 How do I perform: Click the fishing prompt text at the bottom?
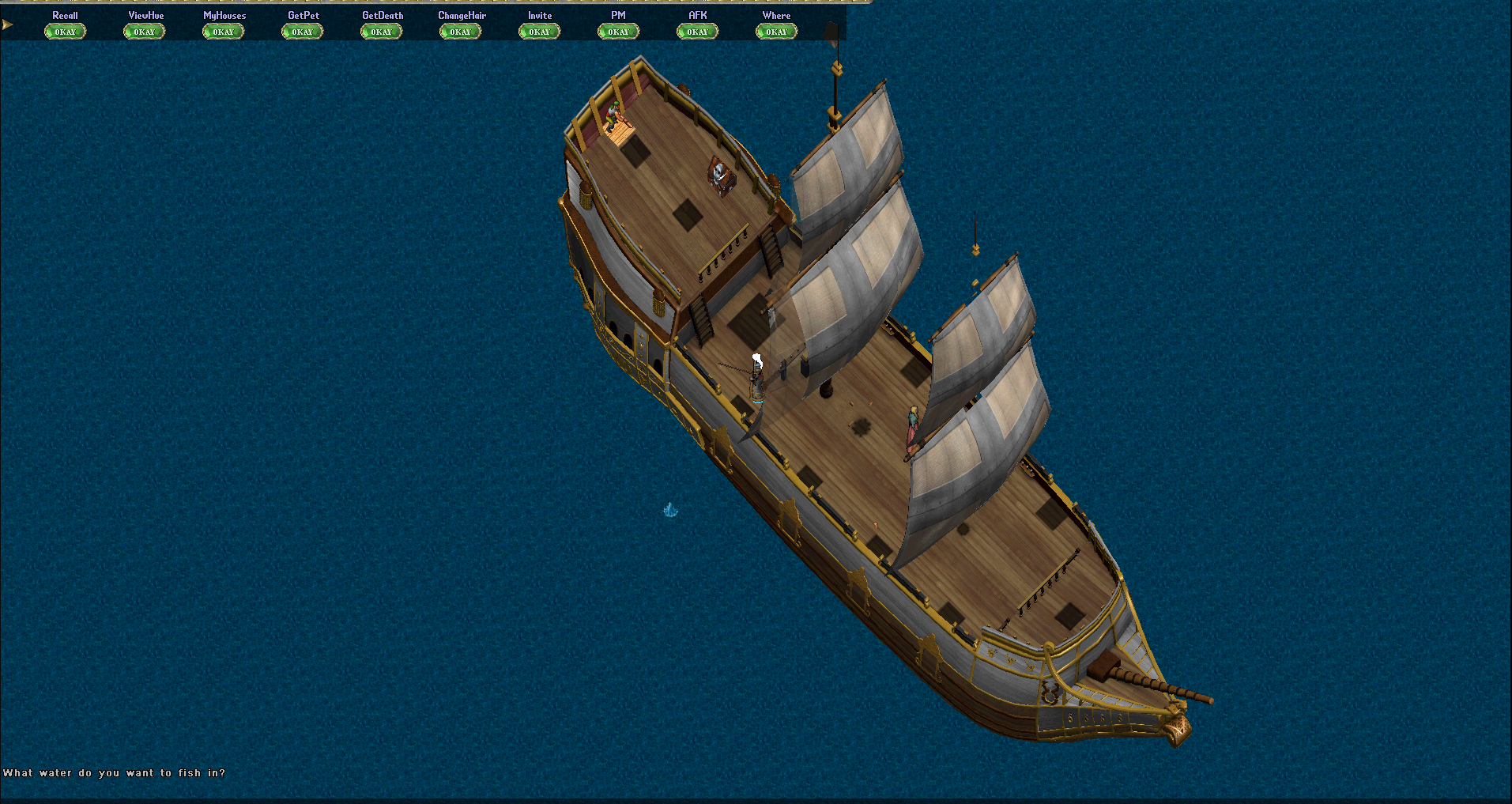(x=115, y=773)
